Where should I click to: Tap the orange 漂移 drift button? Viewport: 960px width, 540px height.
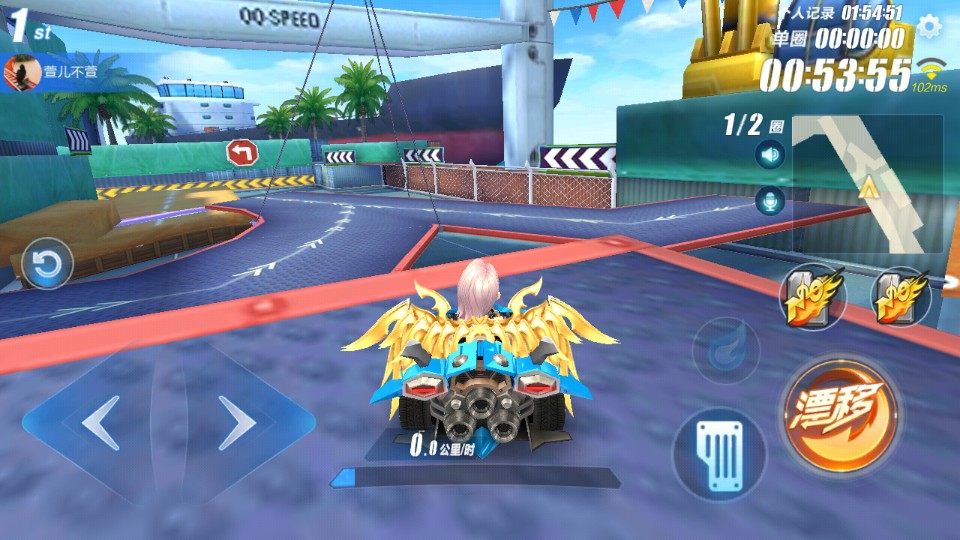[838, 412]
